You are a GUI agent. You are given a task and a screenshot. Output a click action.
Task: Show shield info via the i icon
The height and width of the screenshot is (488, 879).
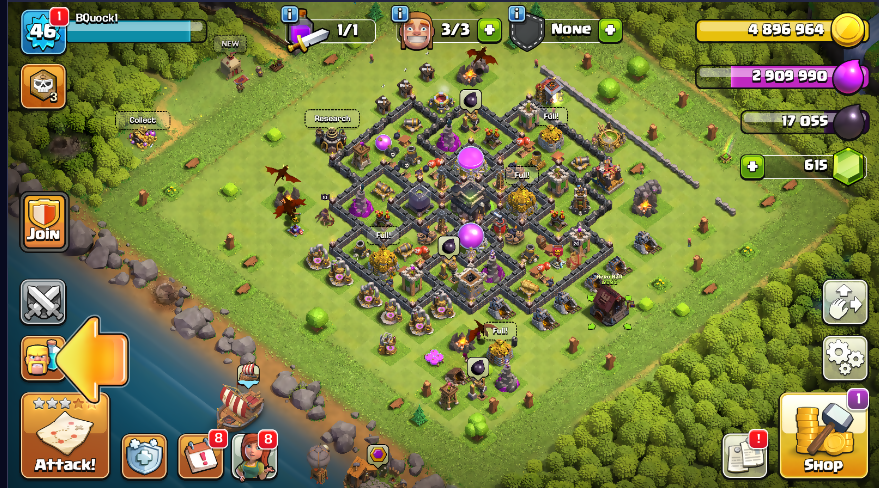click(517, 14)
